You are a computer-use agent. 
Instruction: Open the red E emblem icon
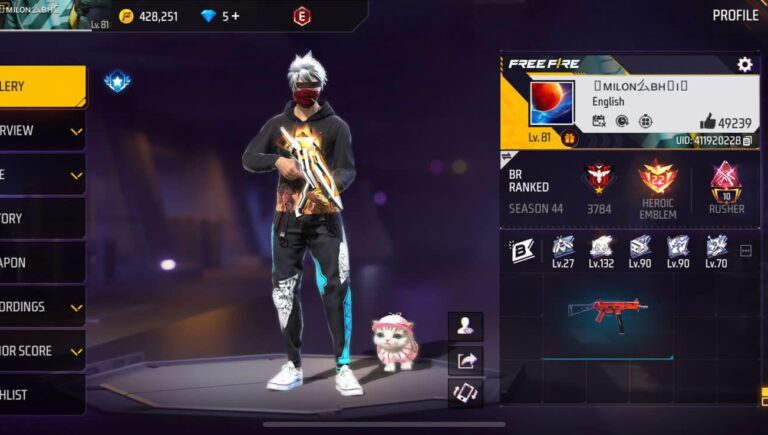pyautogui.click(x=301, y=16)
